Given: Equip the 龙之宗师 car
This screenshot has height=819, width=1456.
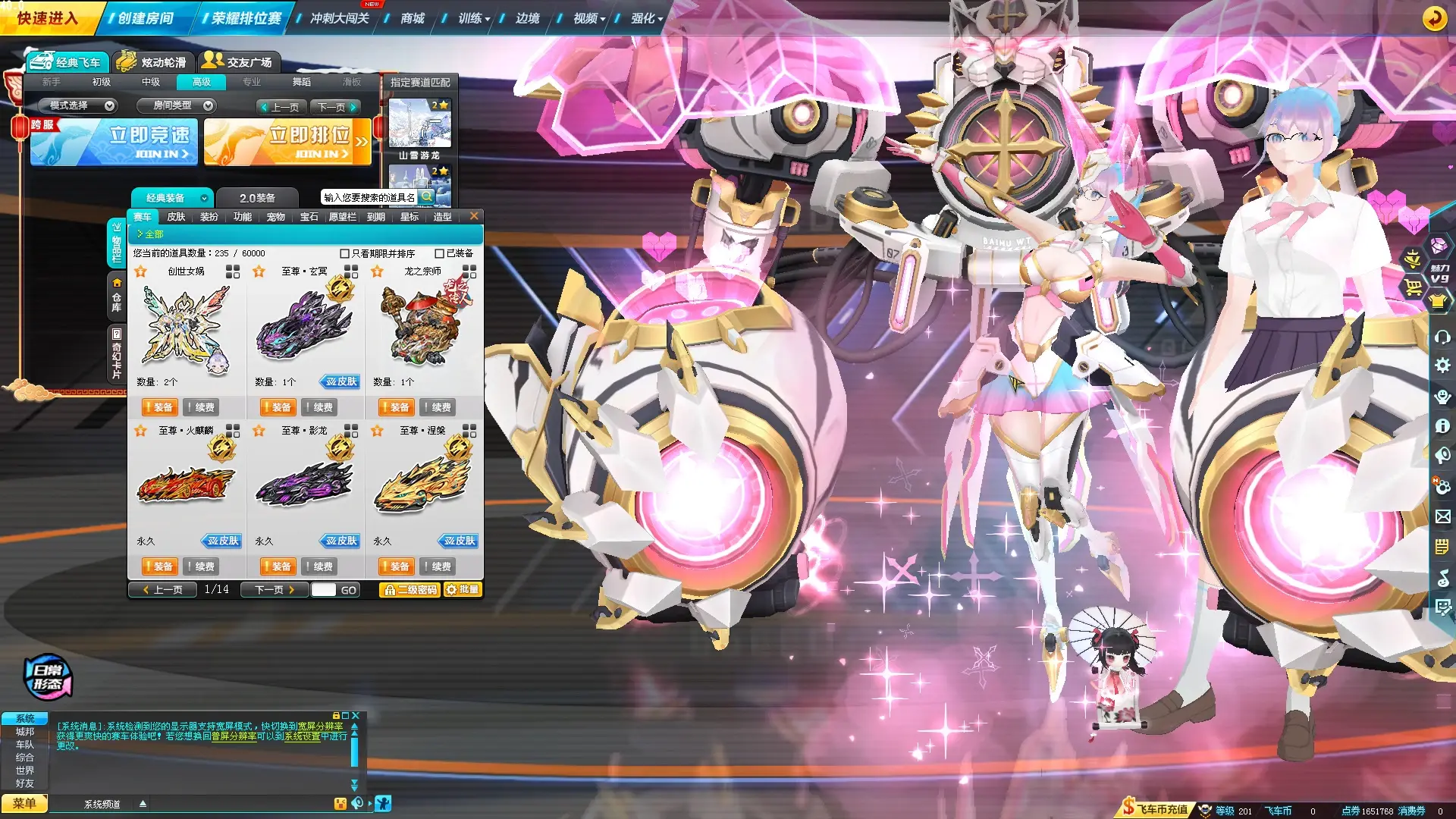Looking at the screenshot, I should (x=396, y=407).
